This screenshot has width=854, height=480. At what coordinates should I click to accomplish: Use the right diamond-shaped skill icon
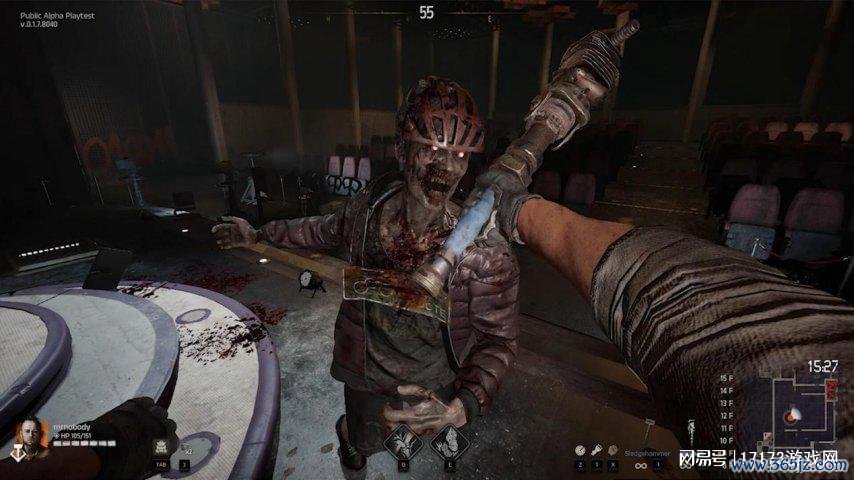[x=449, y=441]
